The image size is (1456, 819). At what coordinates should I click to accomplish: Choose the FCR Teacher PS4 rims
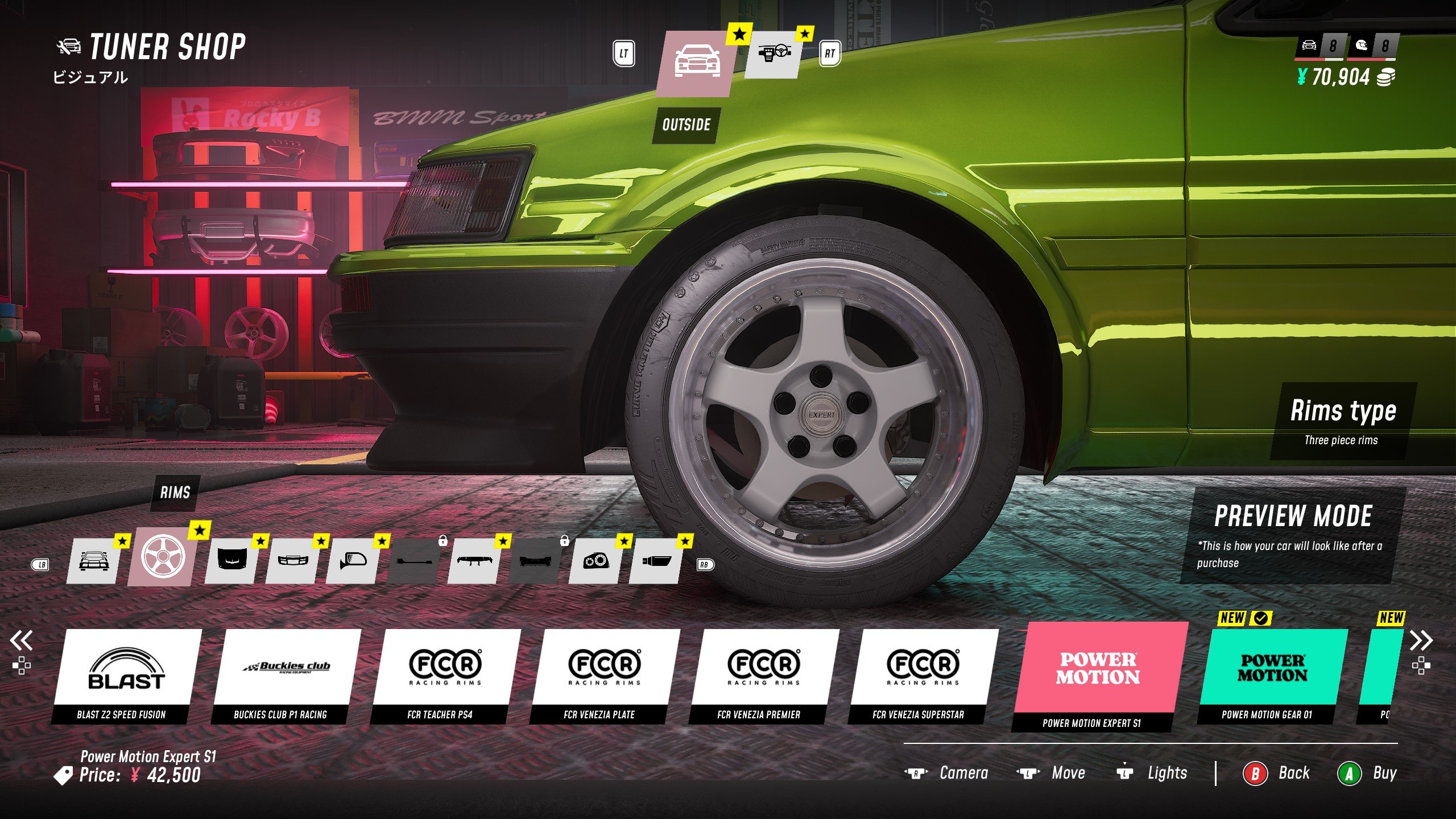point(445,675)
